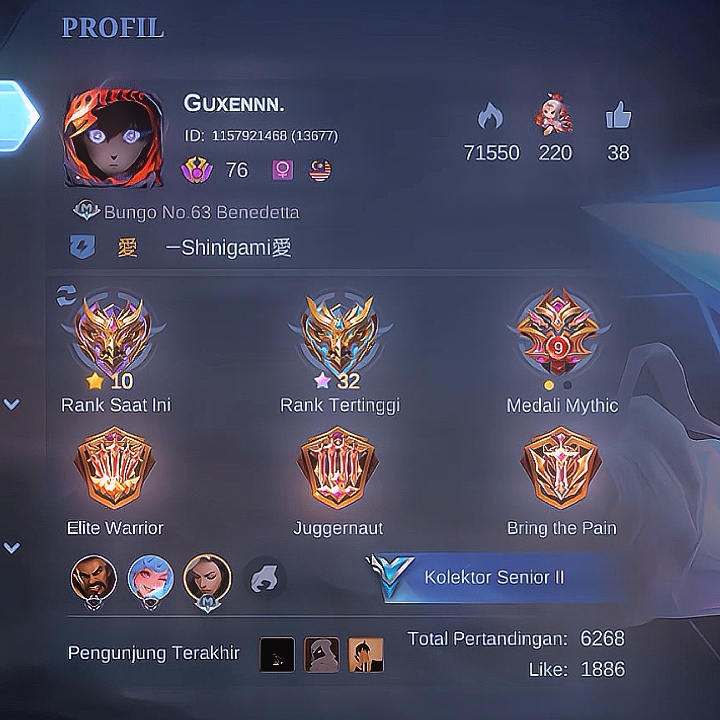The height and width of the screenshot is (720, 720).
Task: Open the Shinigami squad name
Action: point(228,247)
